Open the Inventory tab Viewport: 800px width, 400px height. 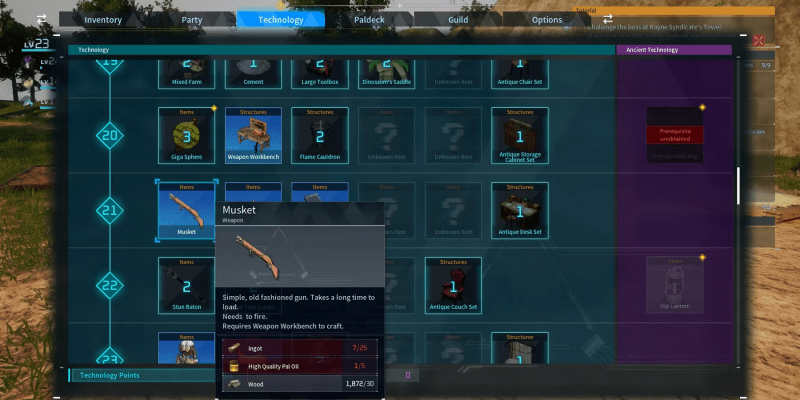(x=103, y=19)
